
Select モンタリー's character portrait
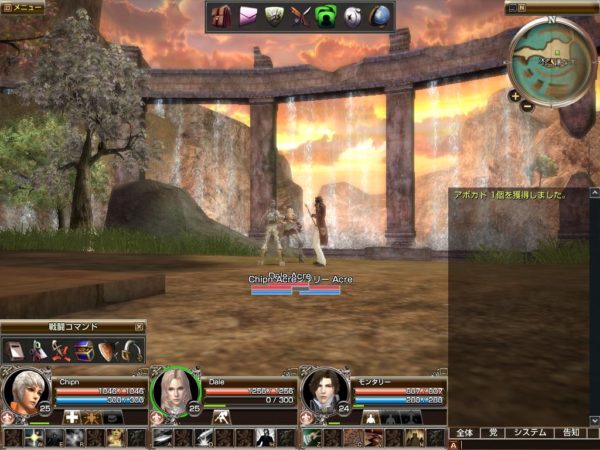pos(324,392)
